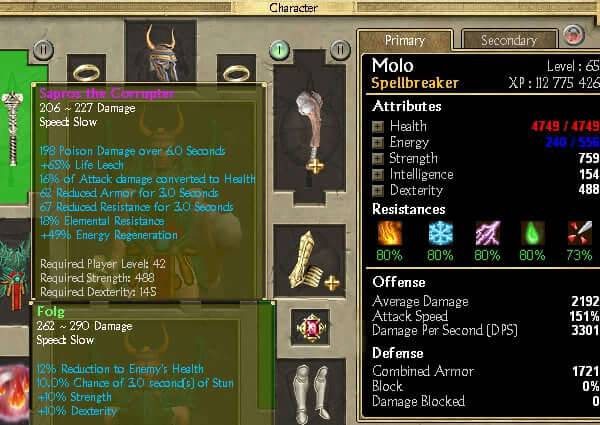The height and width of the screenshot is (425, 600).
Task: Add a point to Energy
Action: (x=378, y=142)
